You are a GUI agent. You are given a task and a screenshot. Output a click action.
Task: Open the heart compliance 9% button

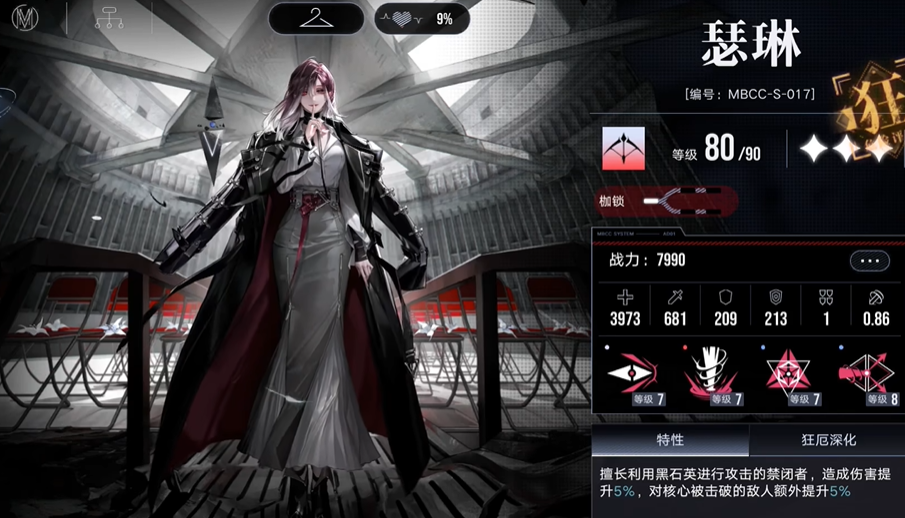422,19
